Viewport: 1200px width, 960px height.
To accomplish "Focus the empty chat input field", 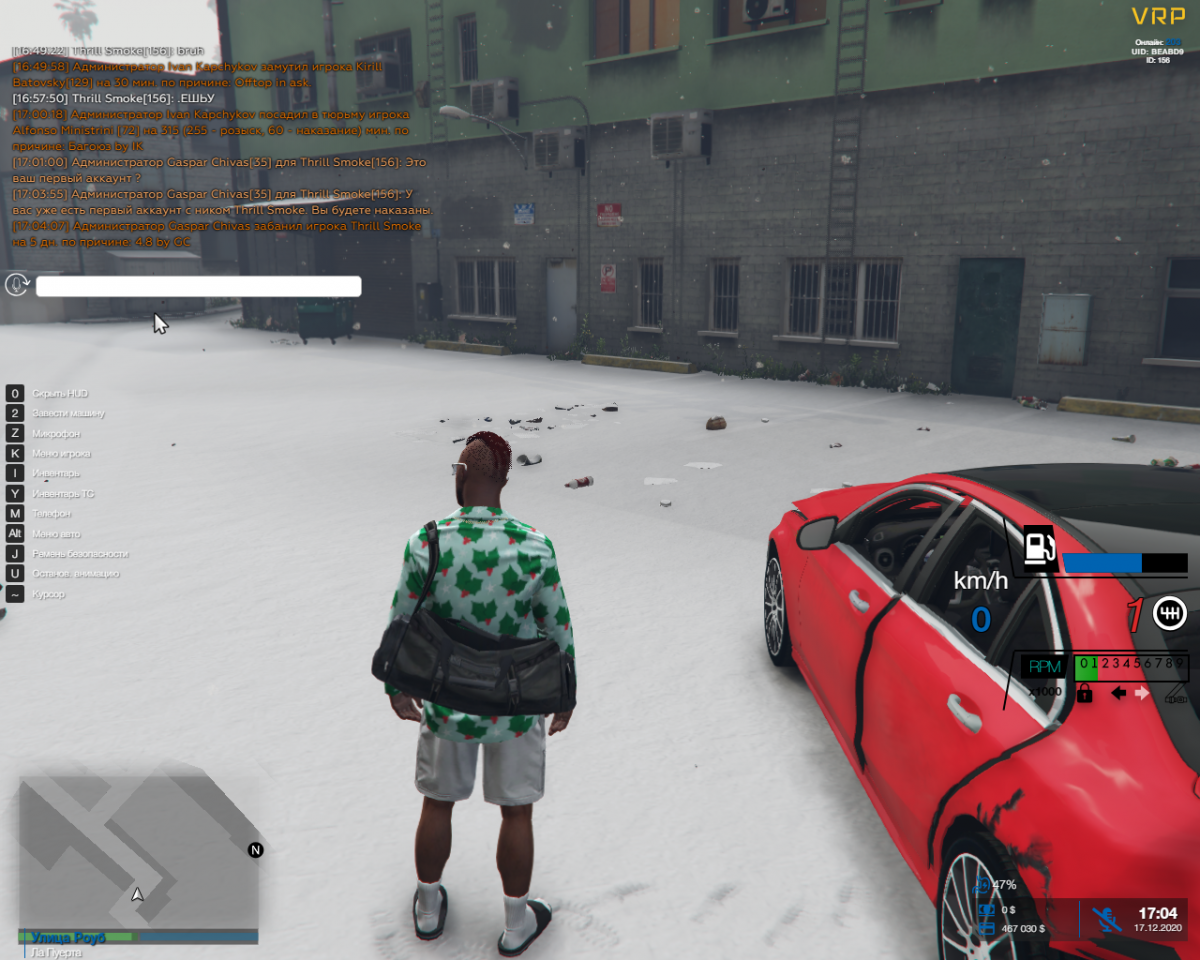I will [x=198, y=287].
